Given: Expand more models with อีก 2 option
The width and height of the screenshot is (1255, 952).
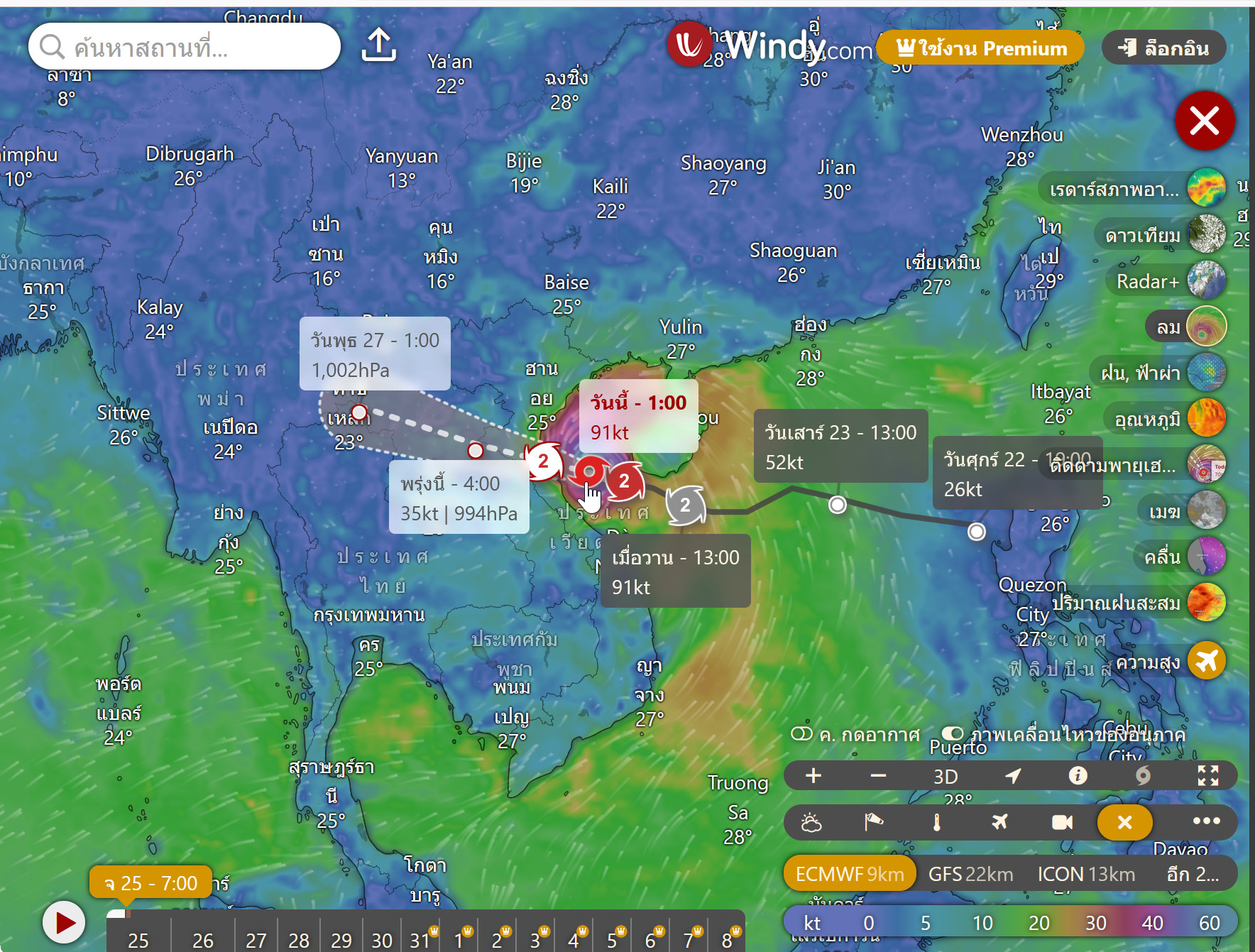Looking at the screenshot, I should (1191, 874).
